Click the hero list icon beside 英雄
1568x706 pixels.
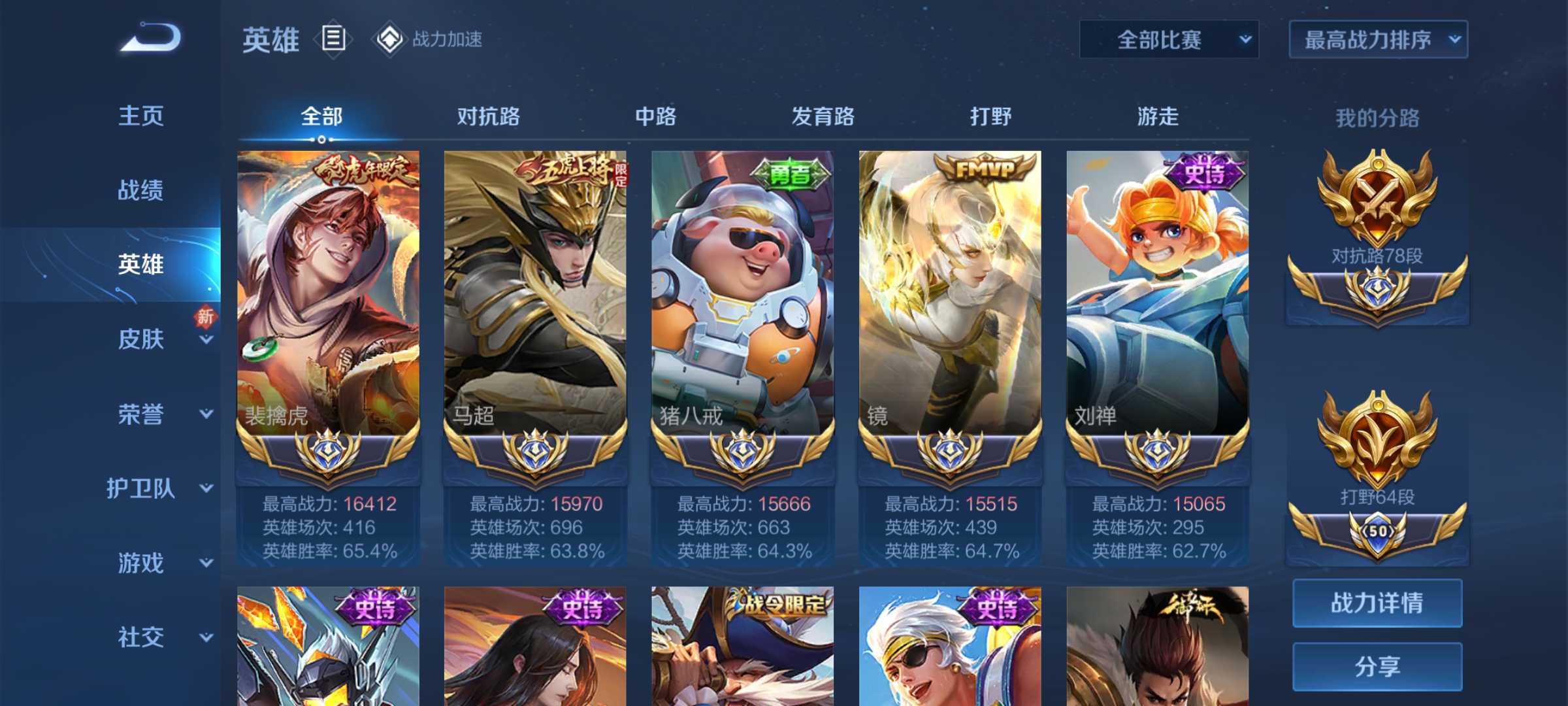333,39
